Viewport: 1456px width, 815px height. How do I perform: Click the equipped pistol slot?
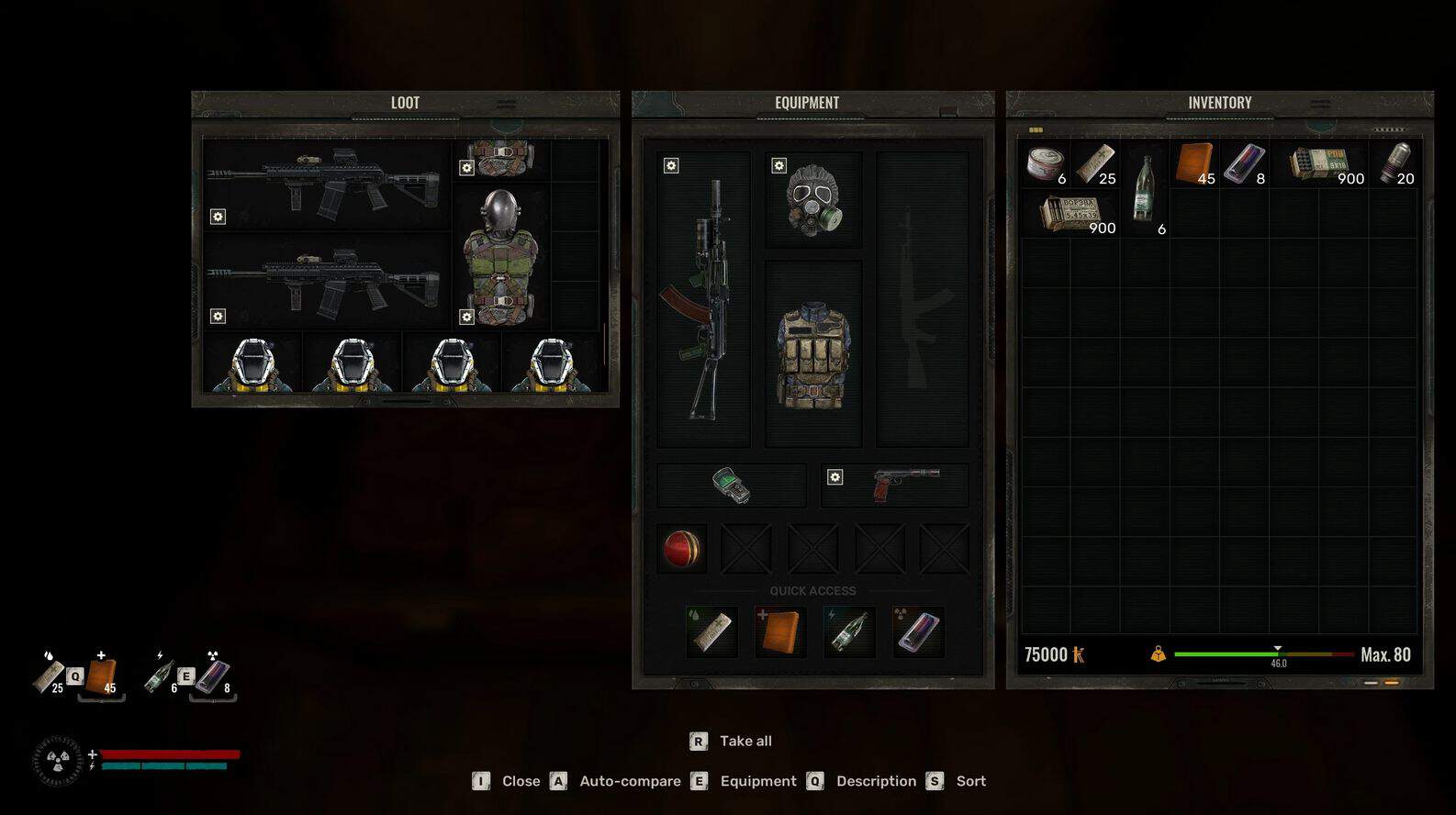coord(894,485)
